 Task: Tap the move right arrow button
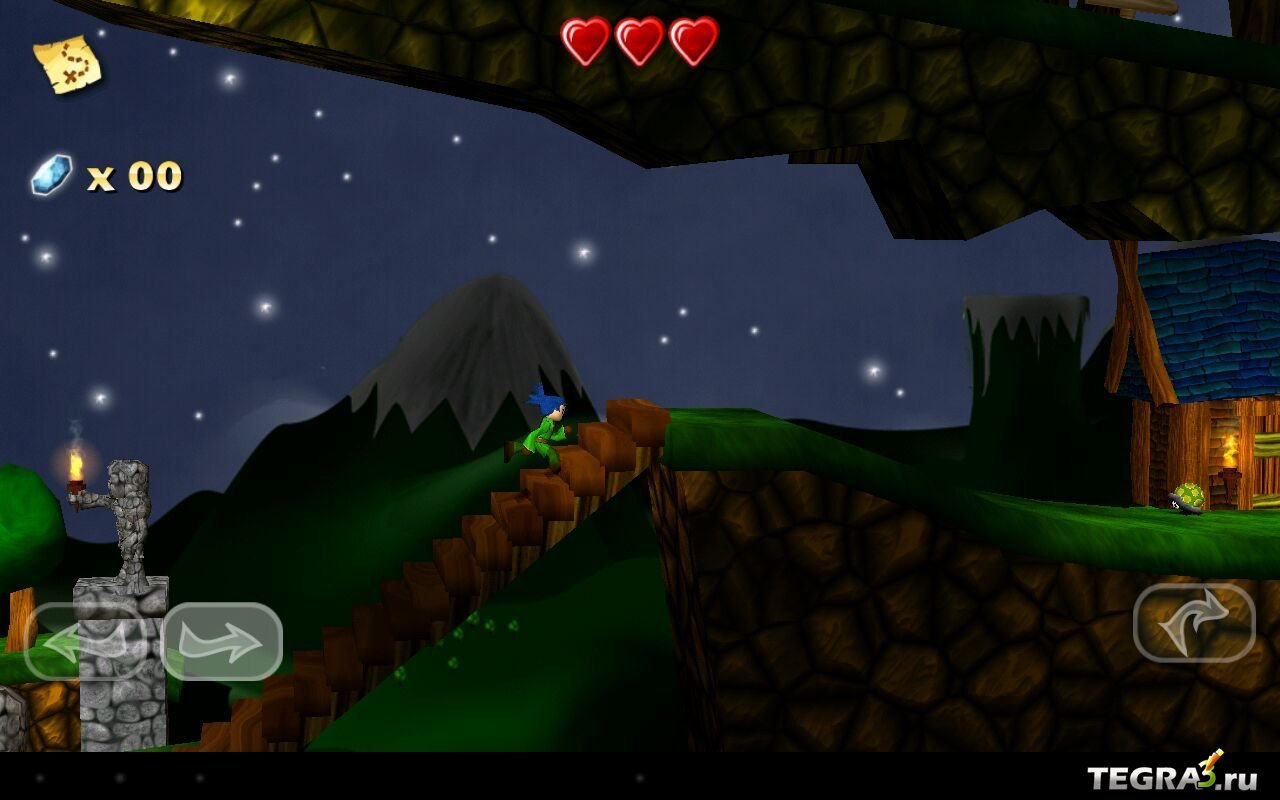click(222, 641)
